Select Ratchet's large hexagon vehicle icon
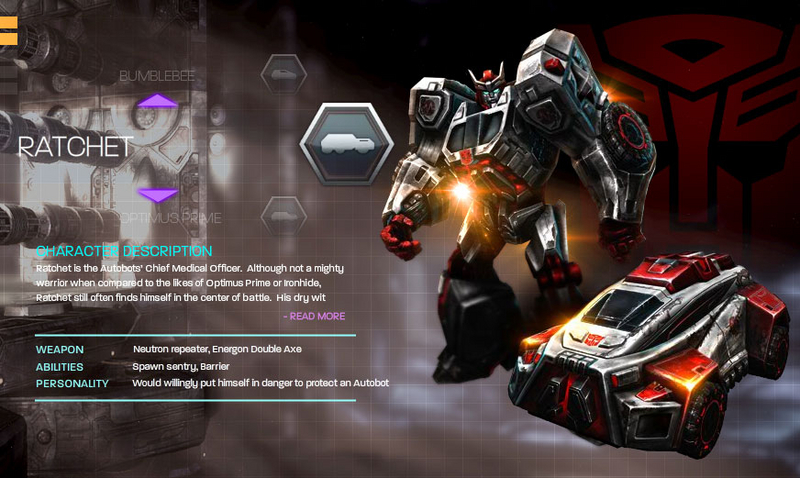The image size is (800, 478). (x=339, y=143)
